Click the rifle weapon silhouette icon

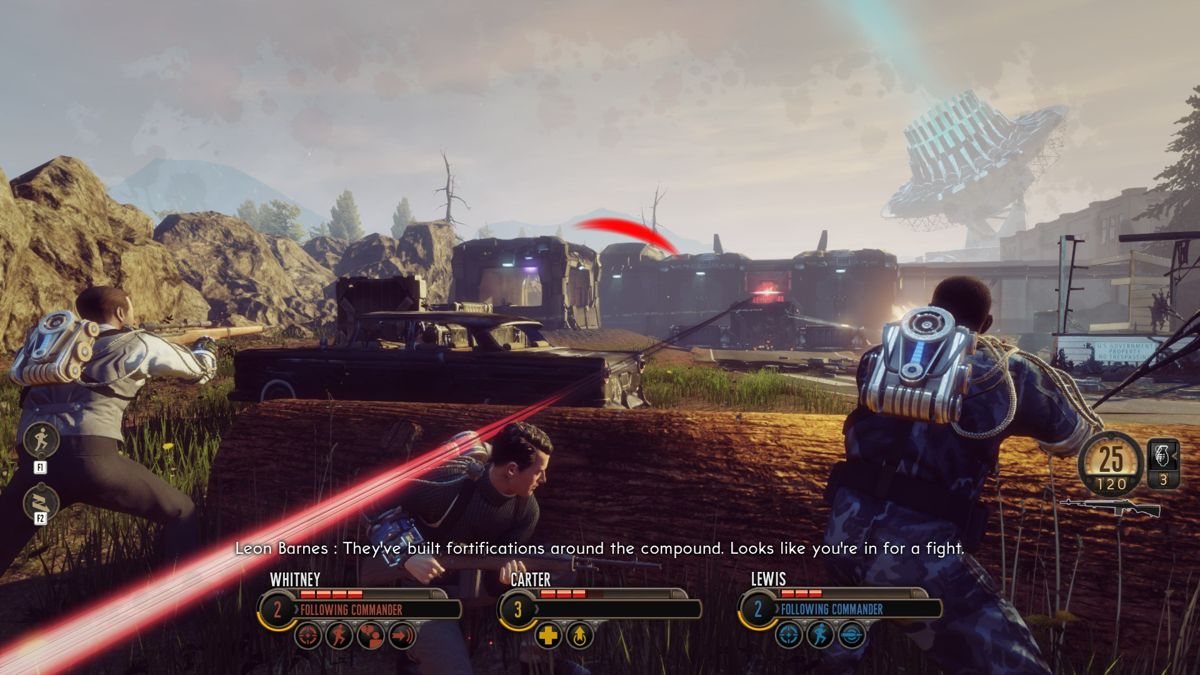pos(1110,507)
